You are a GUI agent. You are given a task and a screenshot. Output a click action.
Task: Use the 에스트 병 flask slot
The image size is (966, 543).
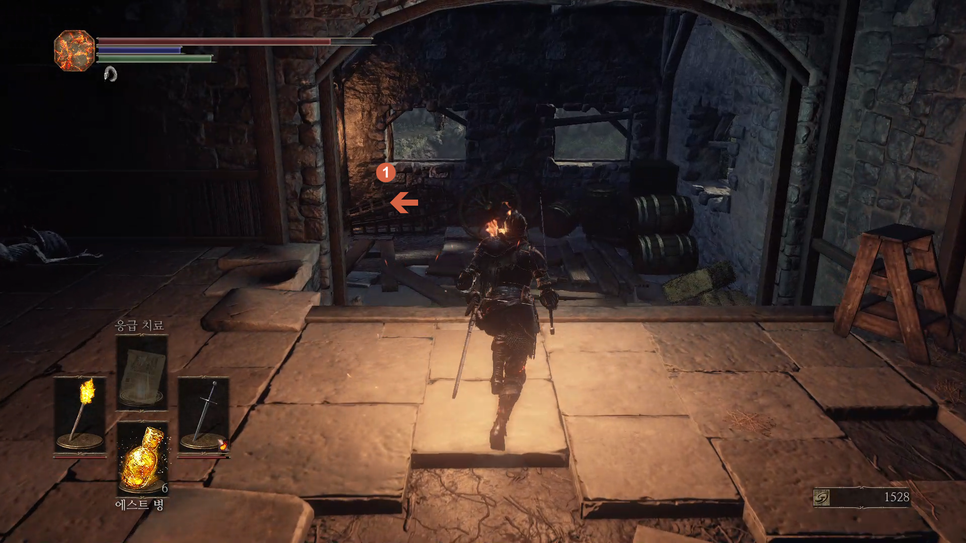[141, 458]
